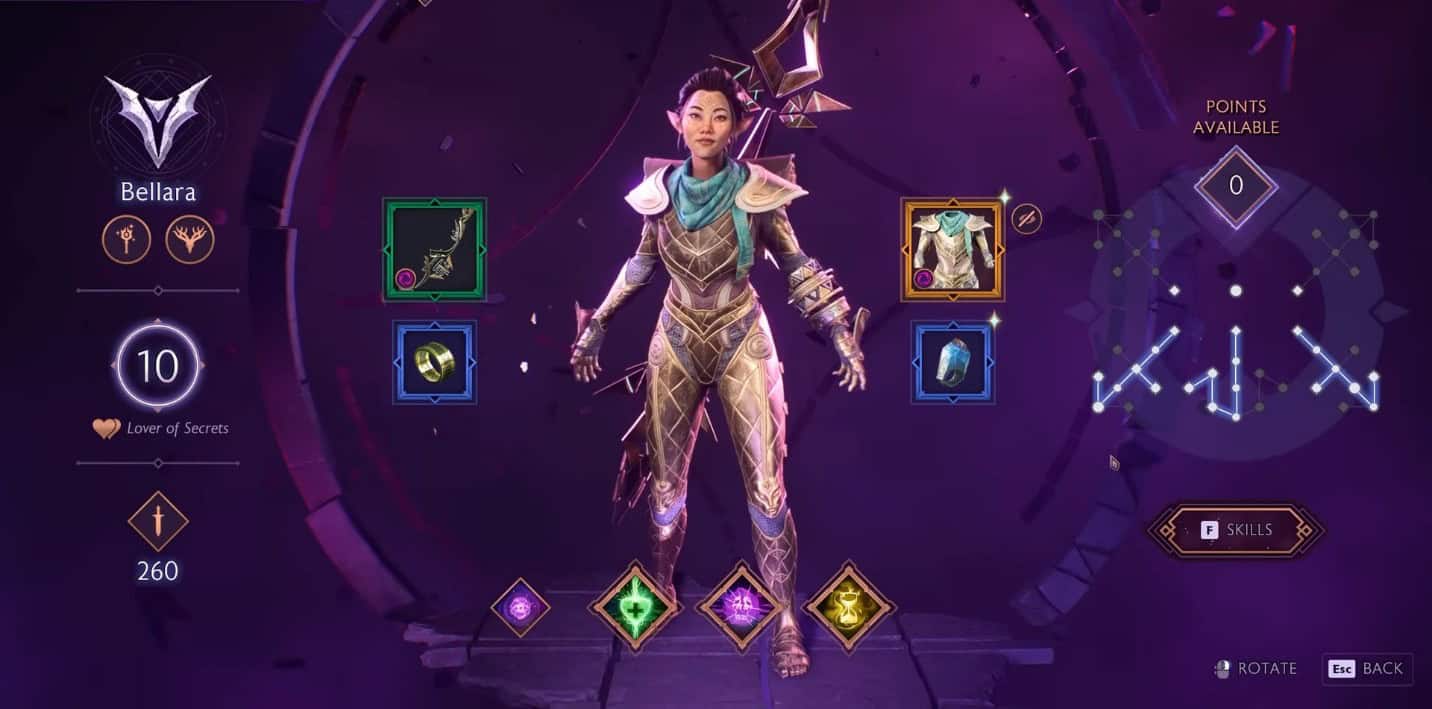Toggle the armor appearance visibility icon

point(1027,220)
